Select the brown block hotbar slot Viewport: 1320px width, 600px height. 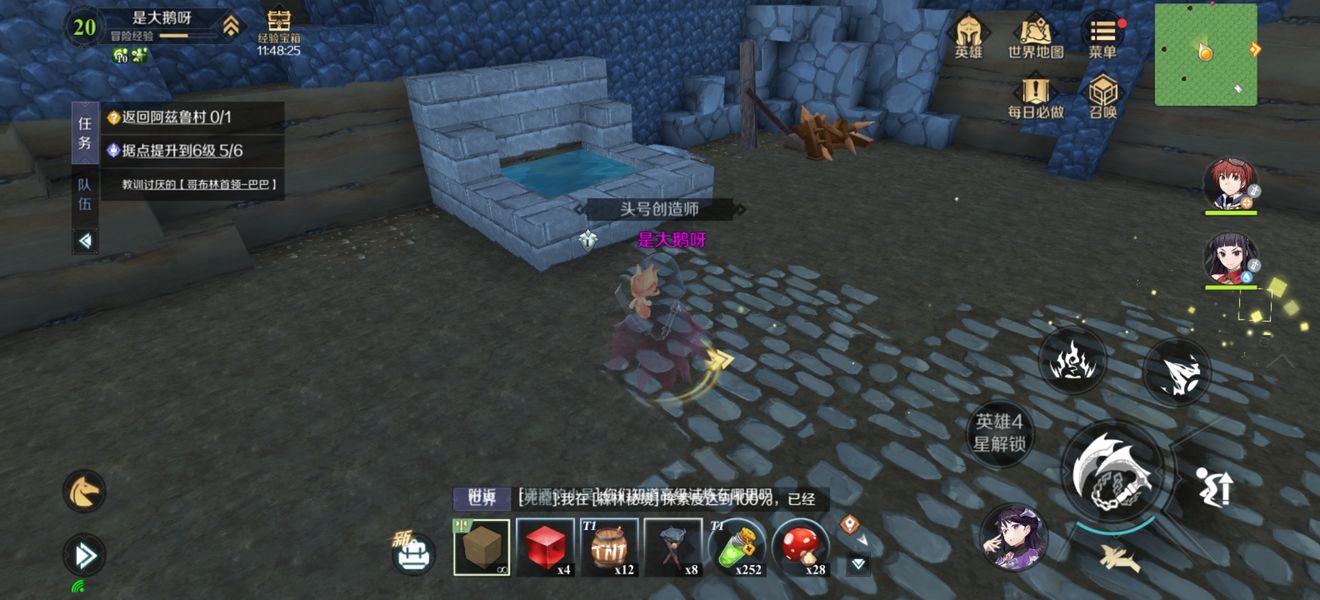pyautogui.click(x=482, y=547)
